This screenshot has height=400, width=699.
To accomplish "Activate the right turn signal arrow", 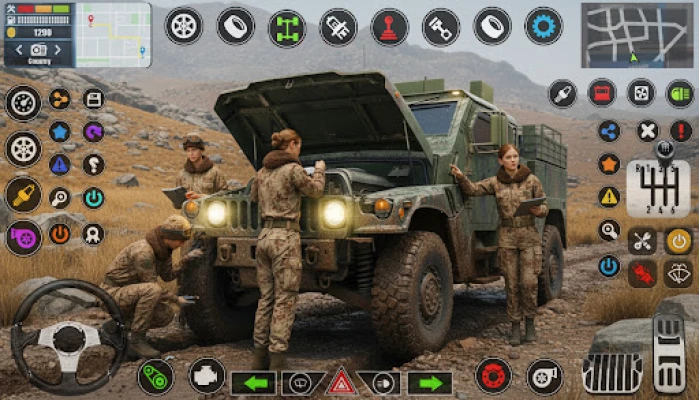I will tap(430, 383).
